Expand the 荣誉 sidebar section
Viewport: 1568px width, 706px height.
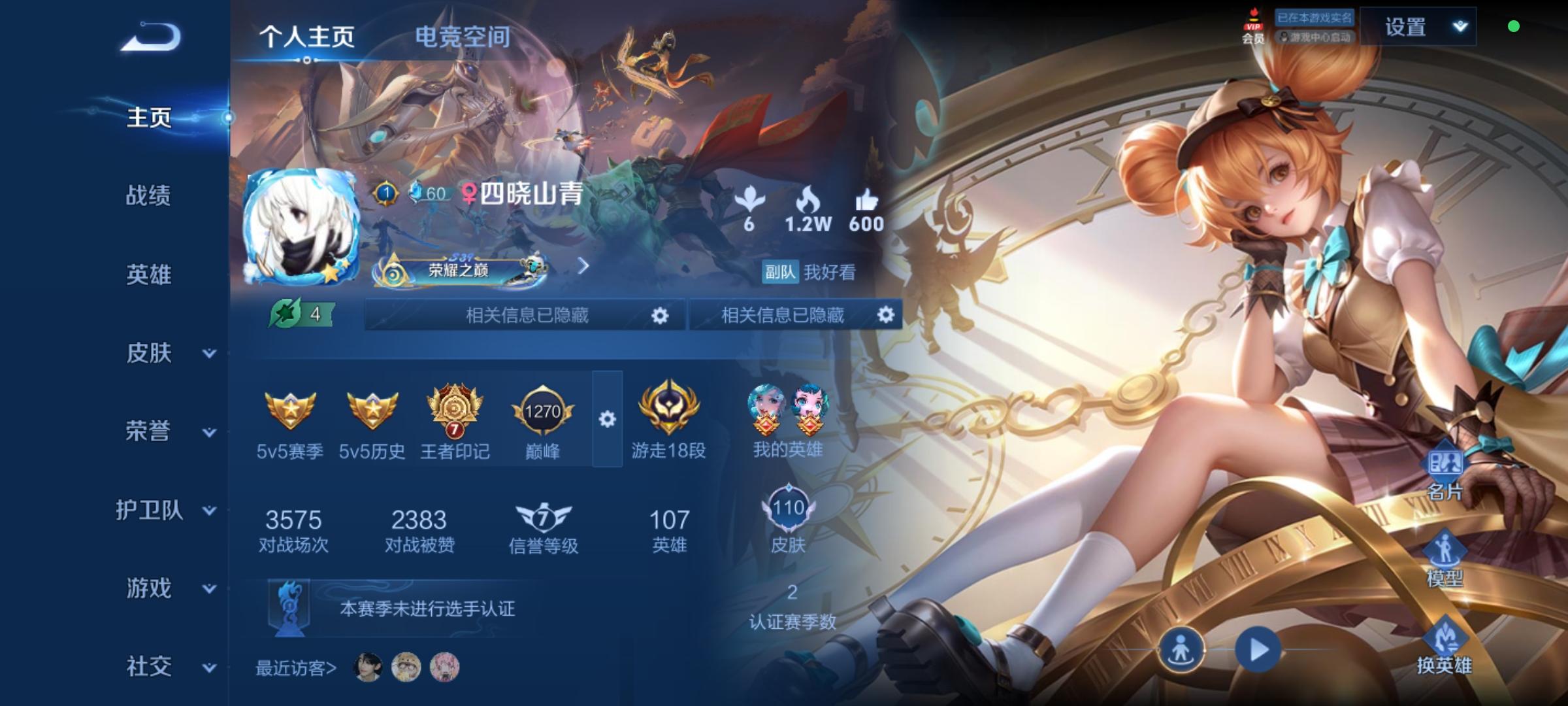click(148, 432)
